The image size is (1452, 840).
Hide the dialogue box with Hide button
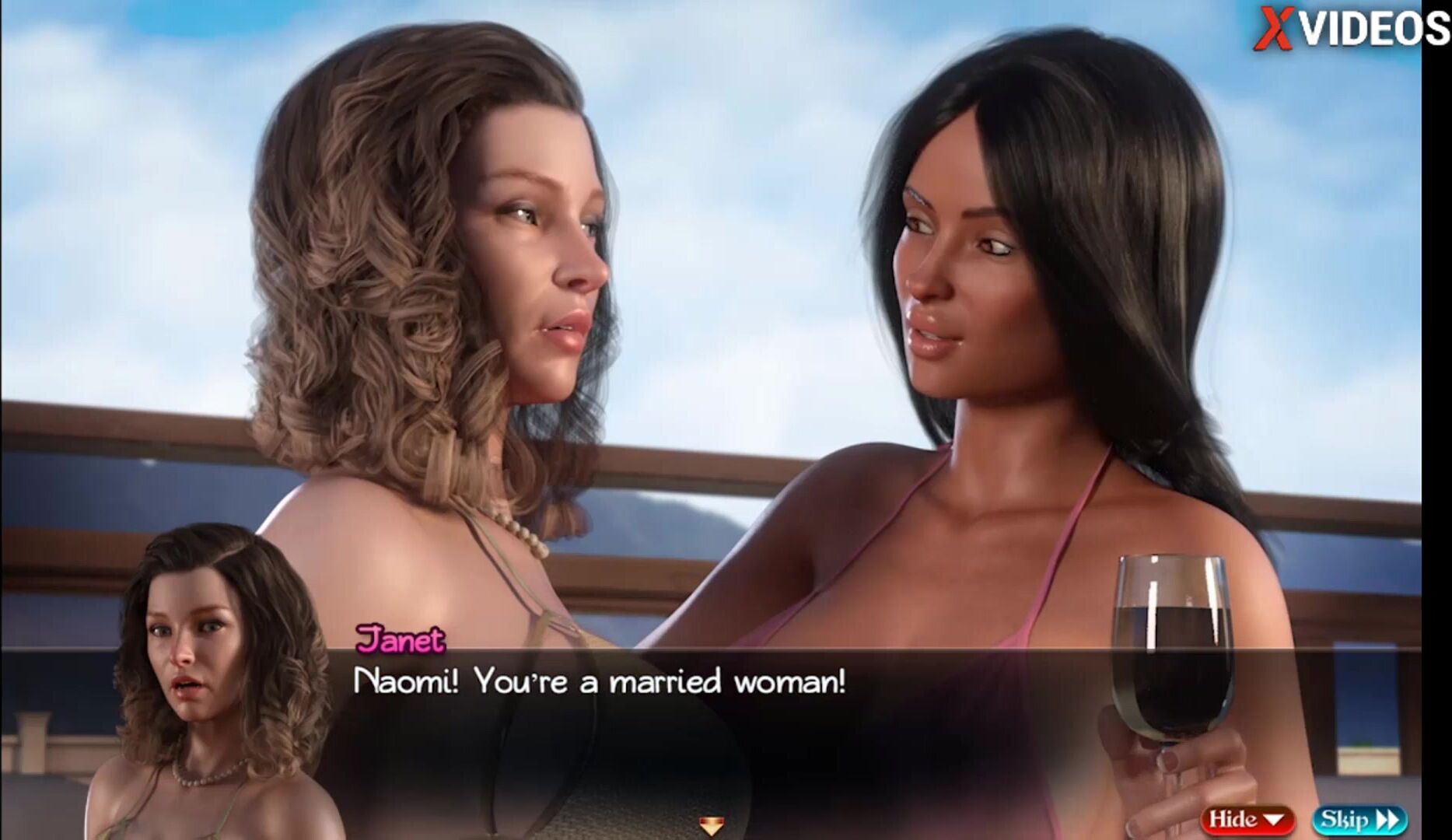1247,819
